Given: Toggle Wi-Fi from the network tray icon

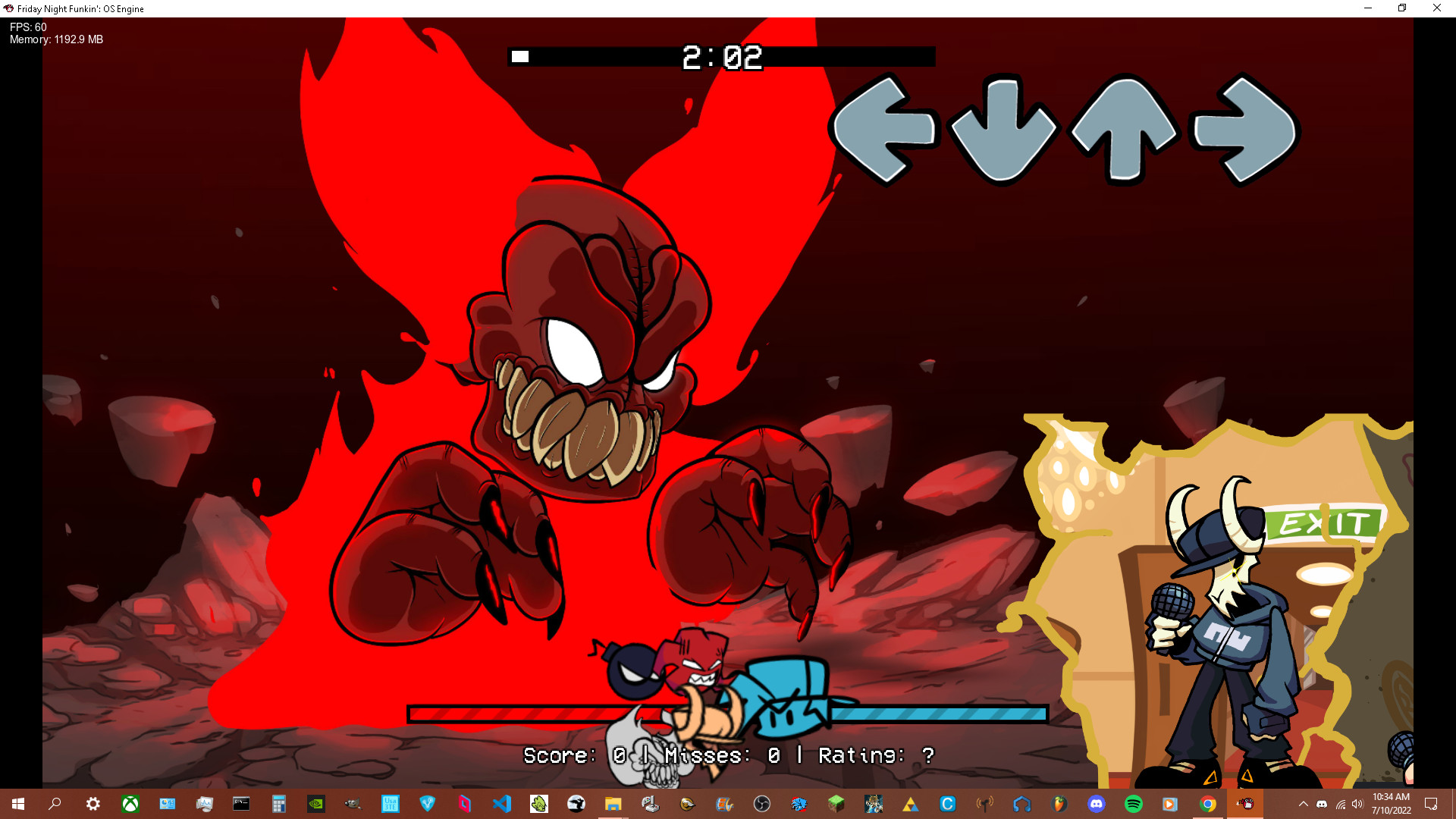Looking at the screenshot, I should click(1341, 804).
